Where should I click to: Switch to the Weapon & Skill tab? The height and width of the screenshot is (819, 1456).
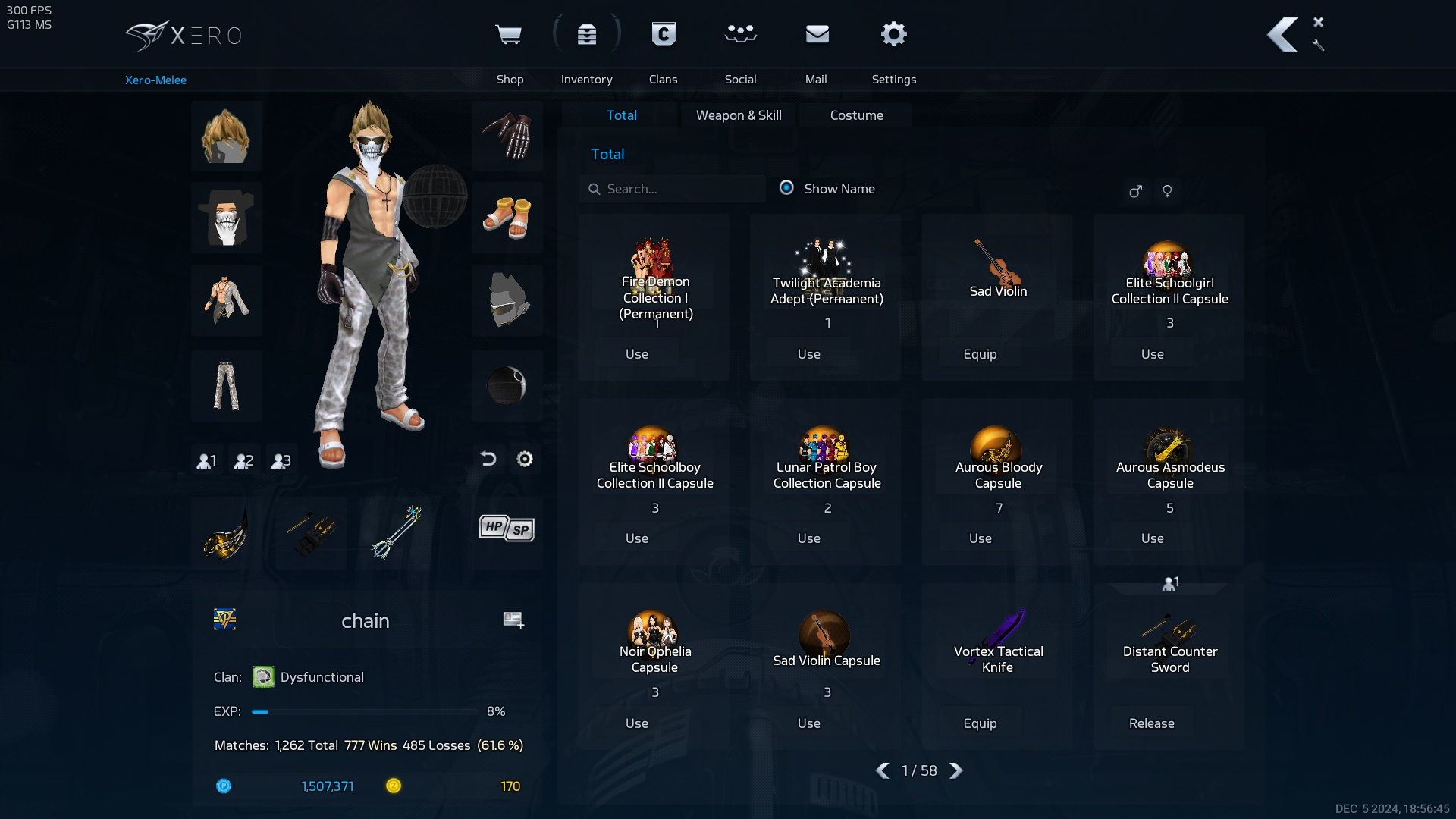[x=739, y=115]
